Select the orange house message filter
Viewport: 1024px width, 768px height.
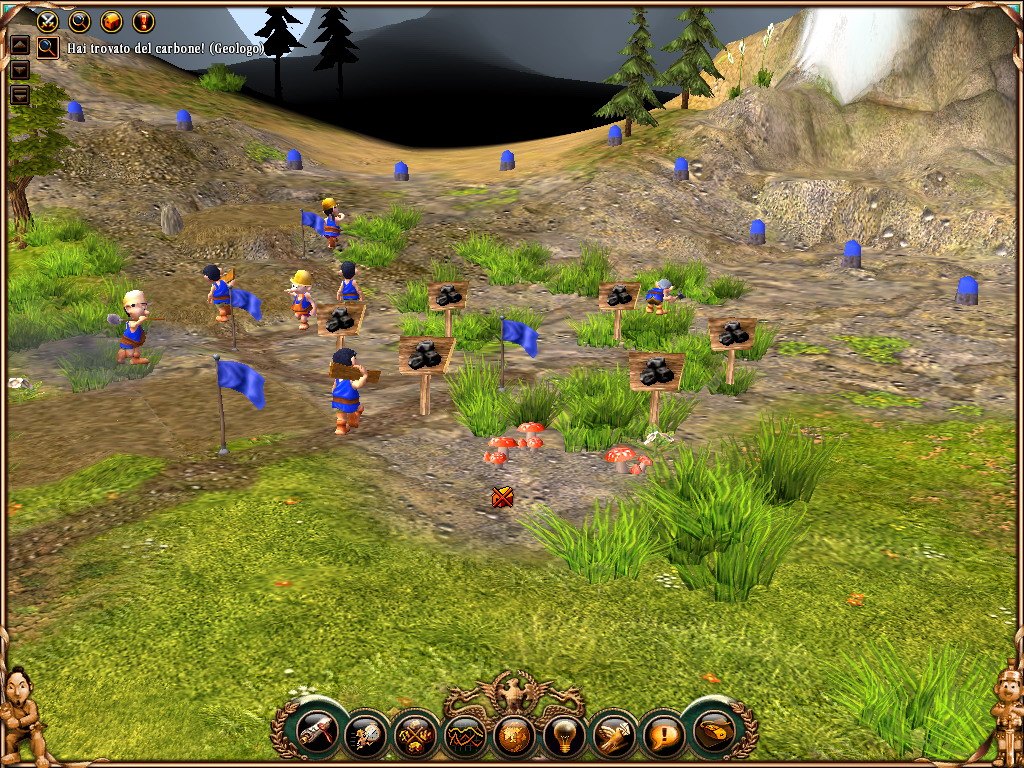pyautogui.click(x=111, y=20)
